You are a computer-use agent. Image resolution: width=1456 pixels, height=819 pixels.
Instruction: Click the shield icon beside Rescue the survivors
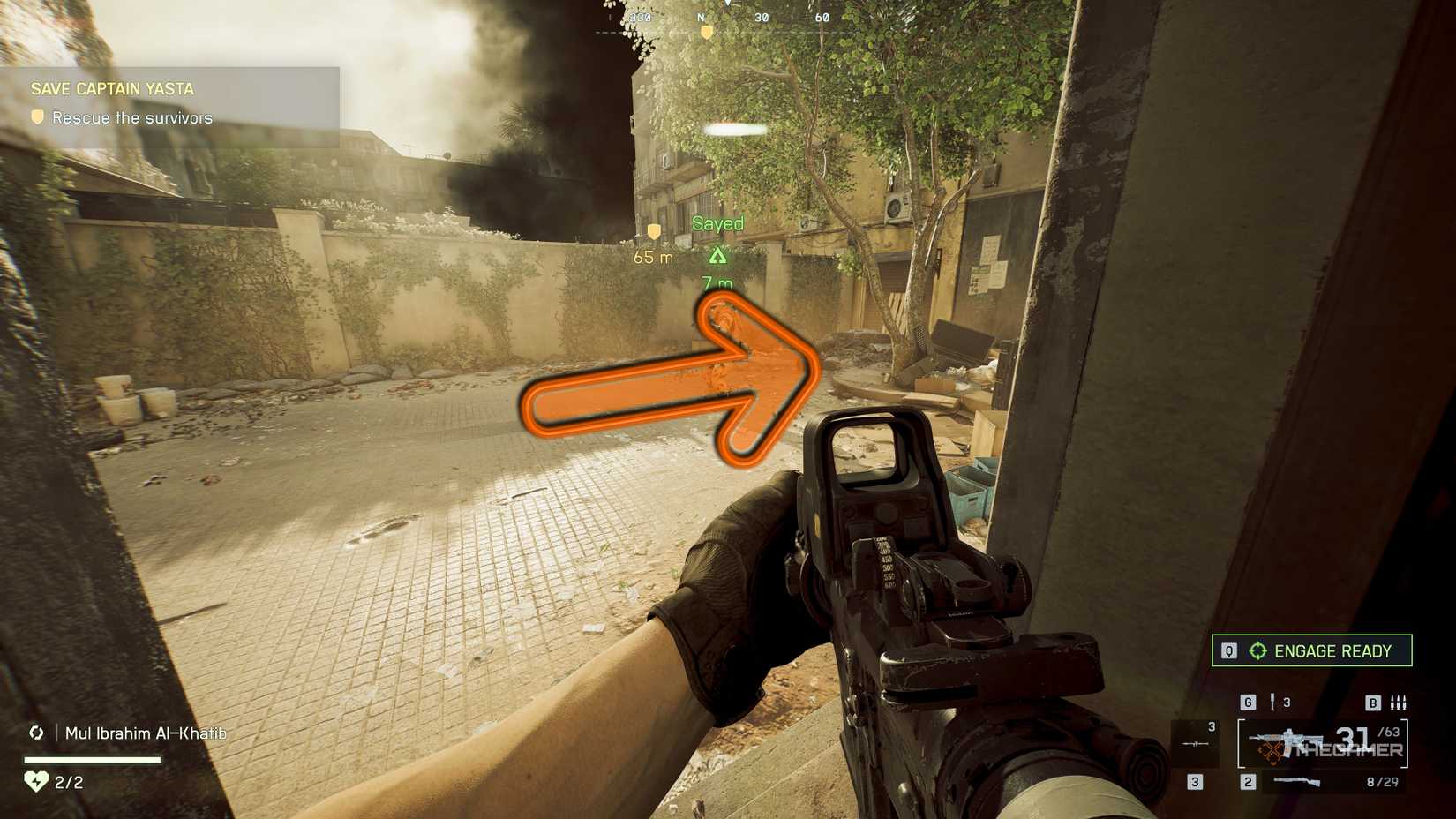(37, 116)
